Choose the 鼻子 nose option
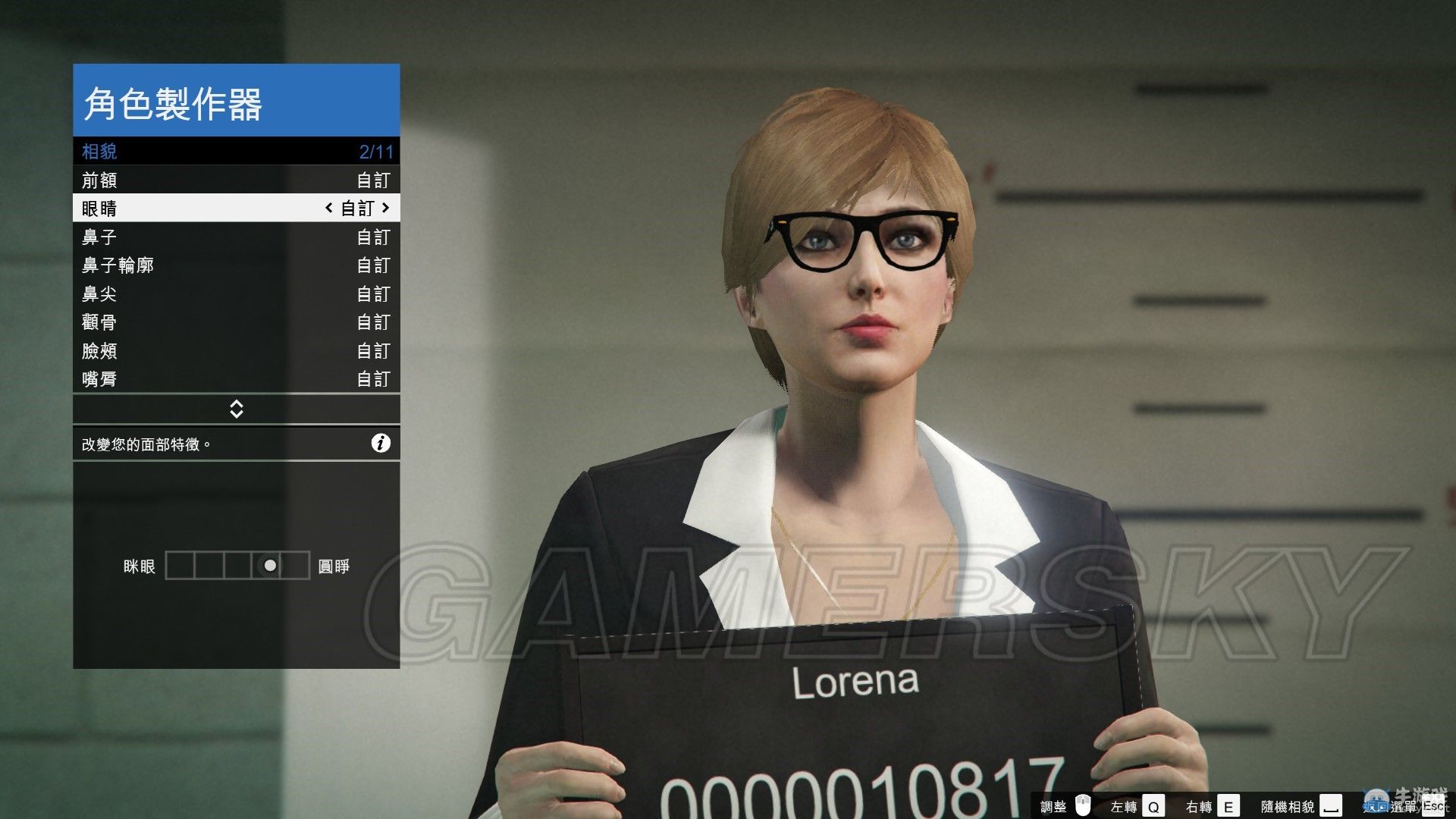 tap(236, 237)
